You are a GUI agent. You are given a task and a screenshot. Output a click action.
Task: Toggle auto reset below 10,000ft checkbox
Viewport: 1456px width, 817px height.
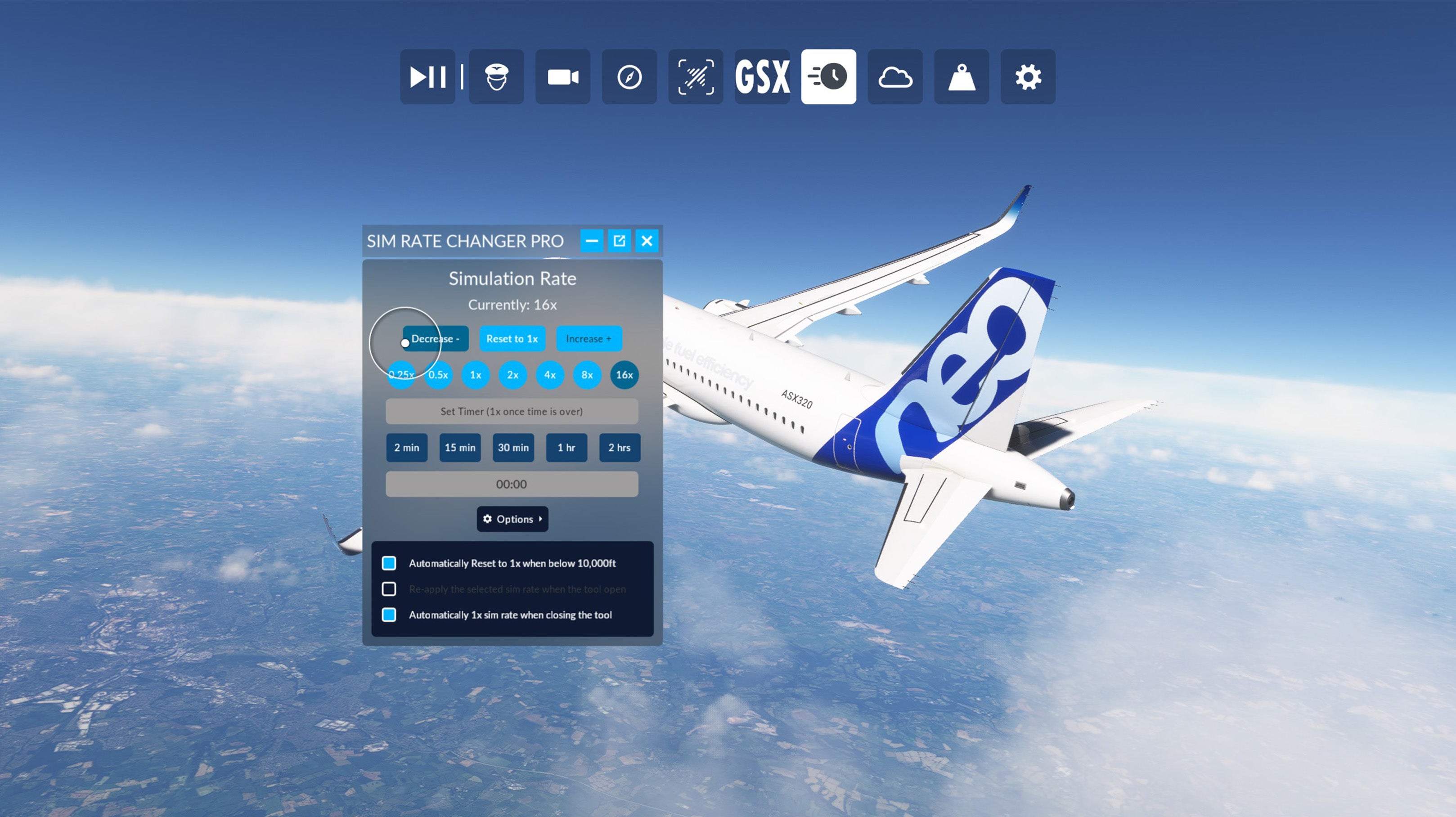coord(389,563)
